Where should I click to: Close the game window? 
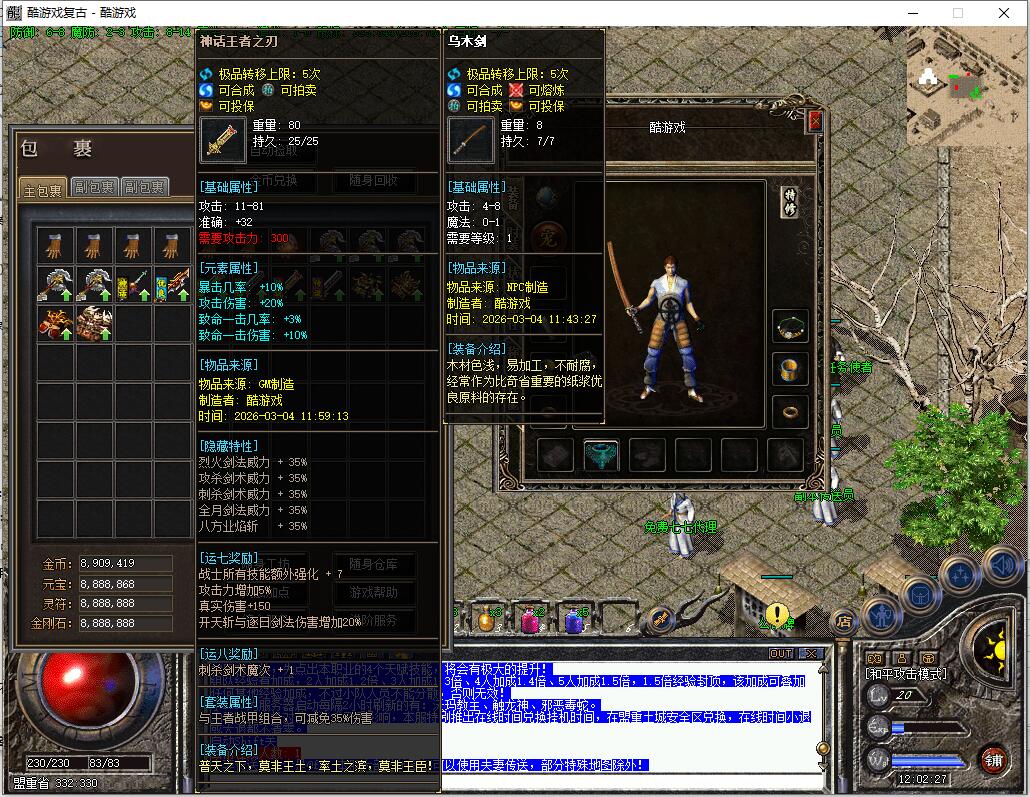coord(1004,13)
